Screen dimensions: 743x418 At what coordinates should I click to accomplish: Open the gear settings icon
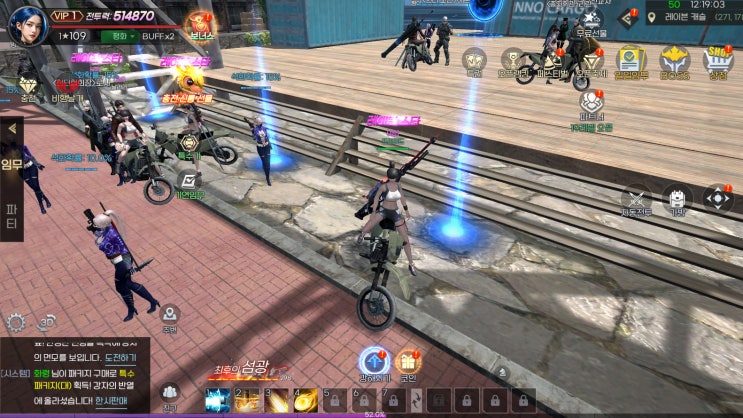(16, 322)
